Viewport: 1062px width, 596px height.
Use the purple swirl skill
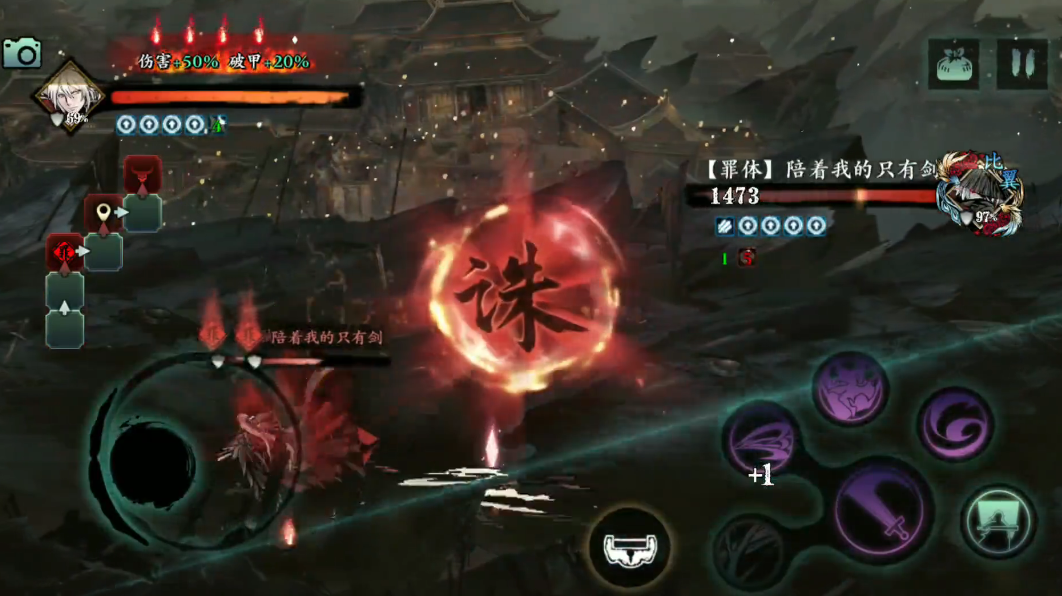tap(955, 424)
